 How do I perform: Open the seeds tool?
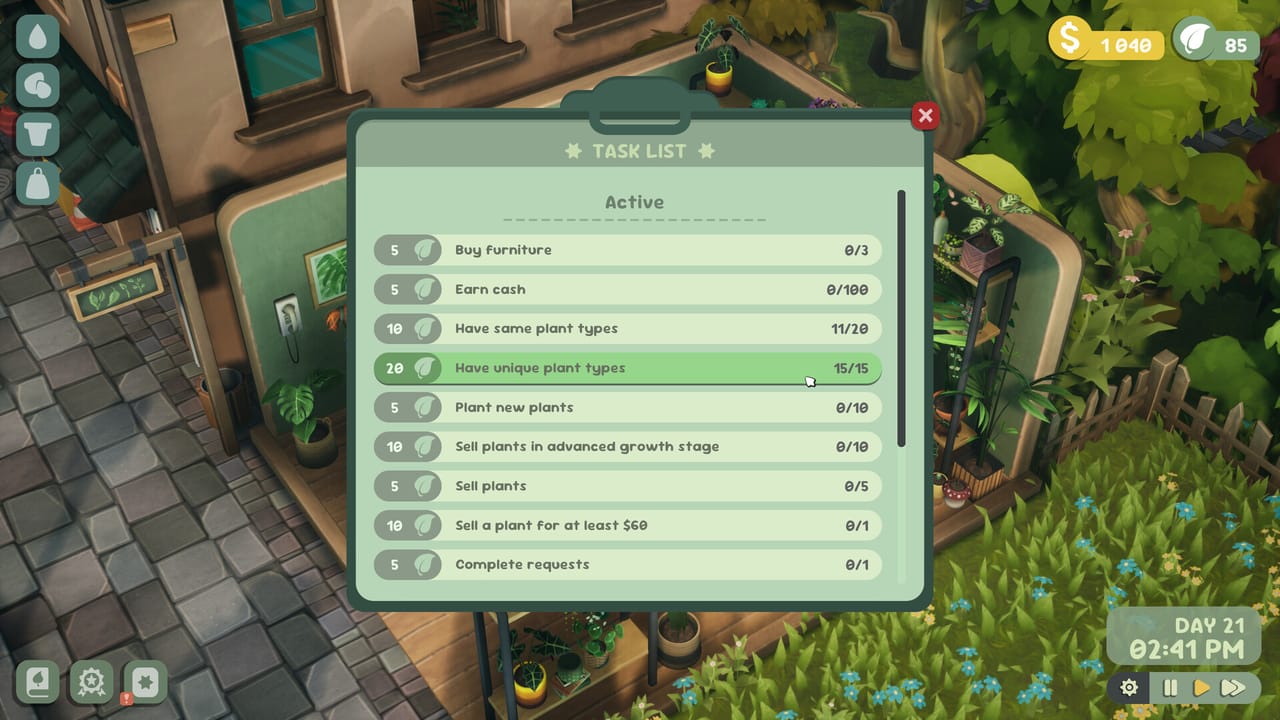37,86
